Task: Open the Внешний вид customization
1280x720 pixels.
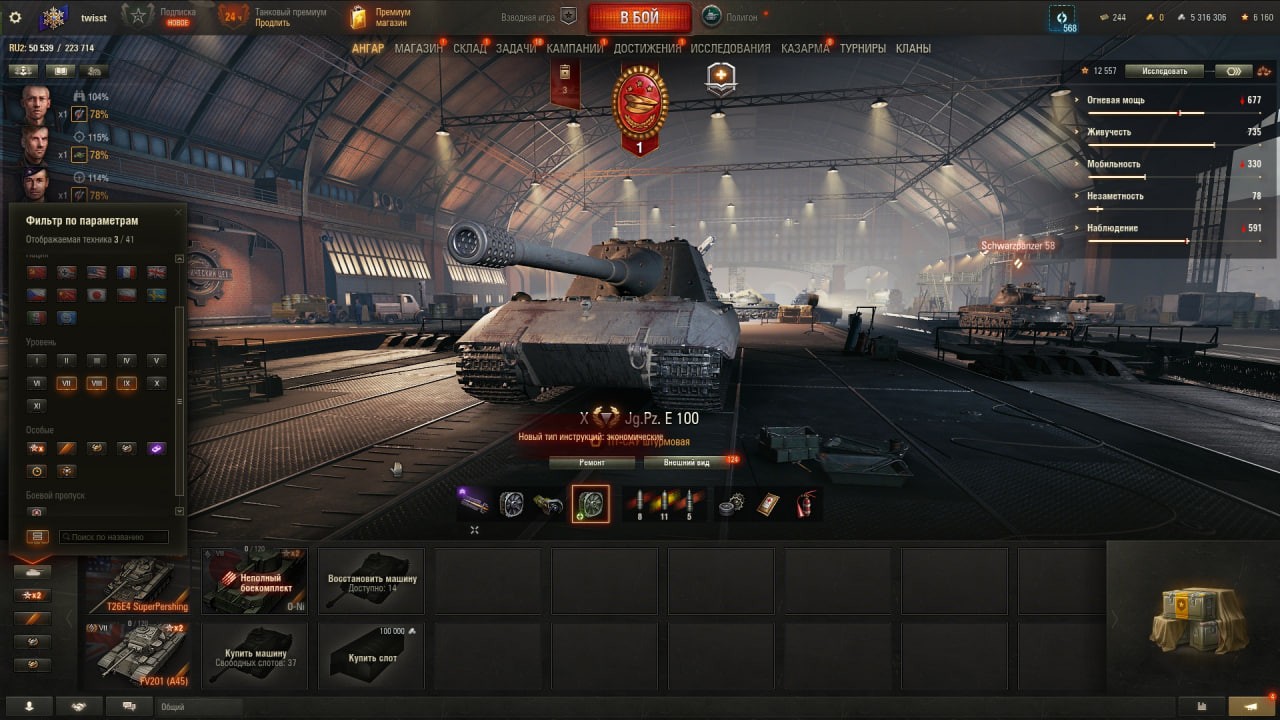Action: [x=689, y=463]
